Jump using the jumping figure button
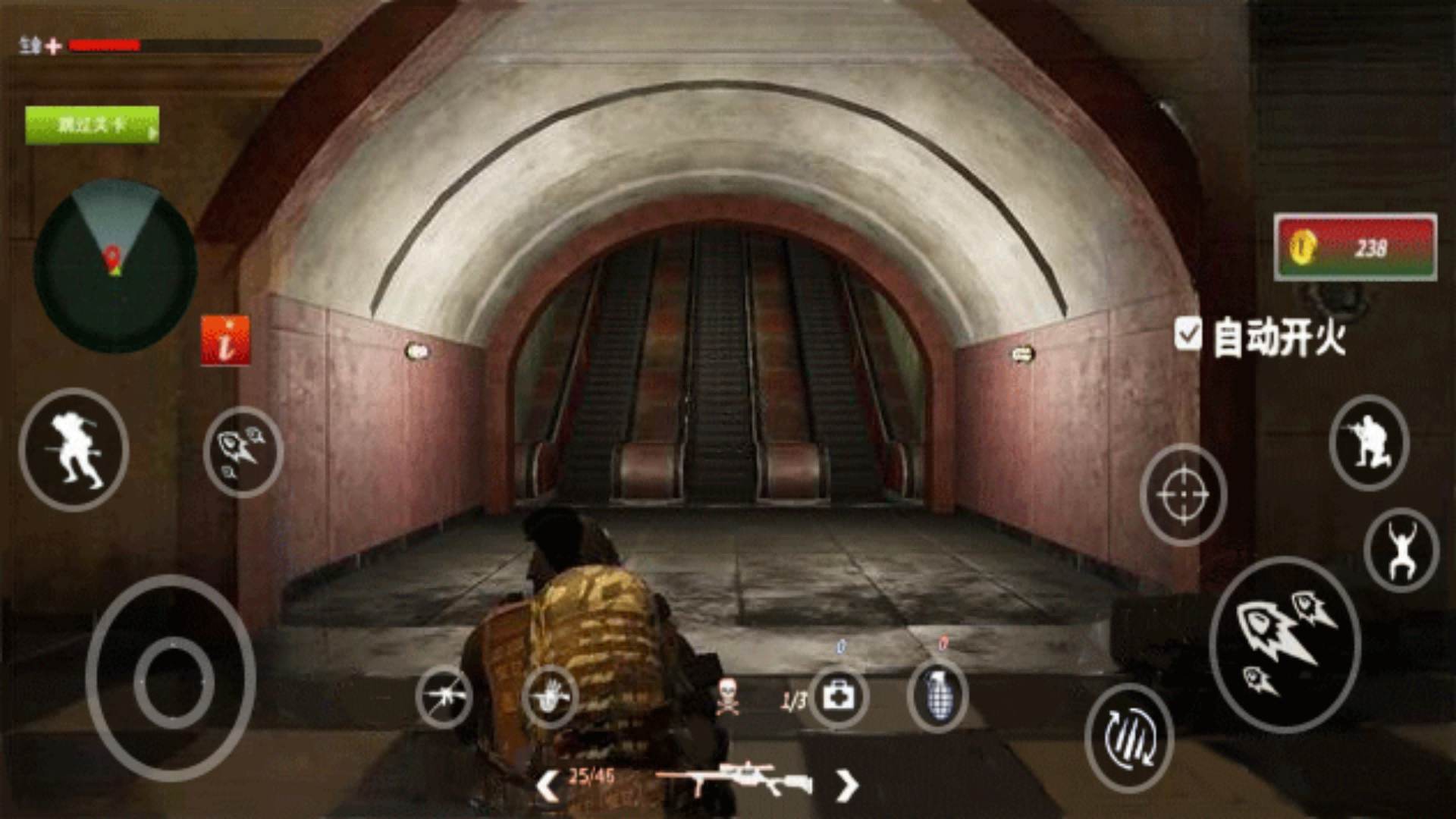The height and width of the screenshot is (819, 1456). [1401, 550]
